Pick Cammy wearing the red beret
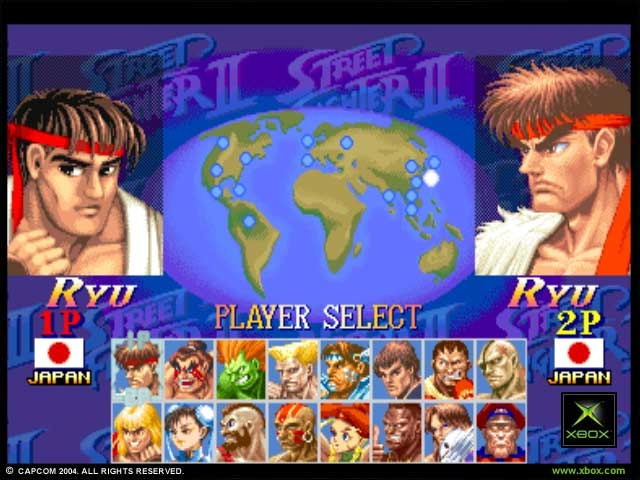This screenshot has height=480, width=640. pos(345,431)
